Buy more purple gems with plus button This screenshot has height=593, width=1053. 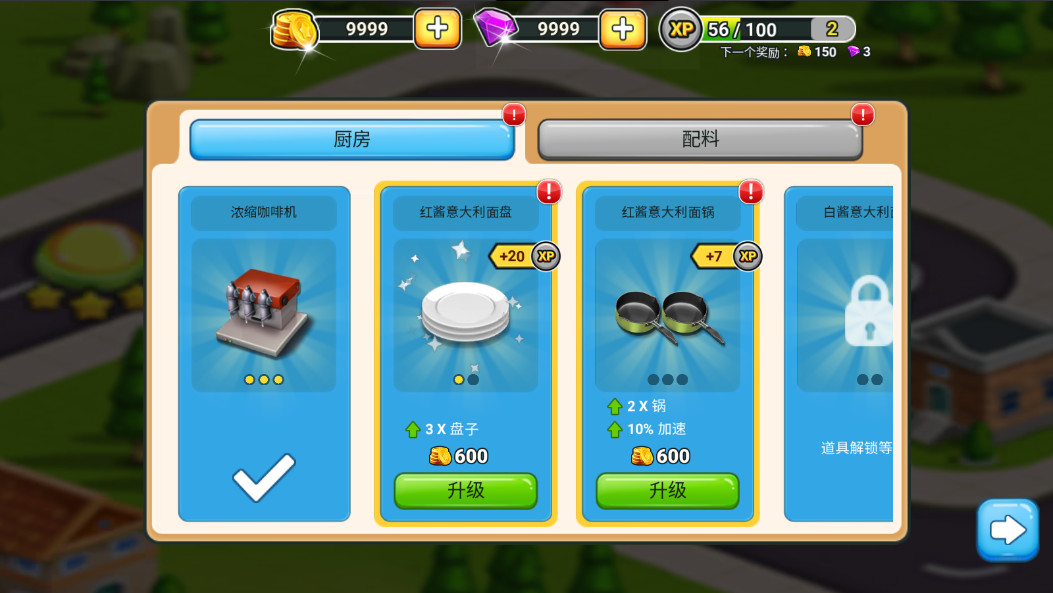point(622,29)
